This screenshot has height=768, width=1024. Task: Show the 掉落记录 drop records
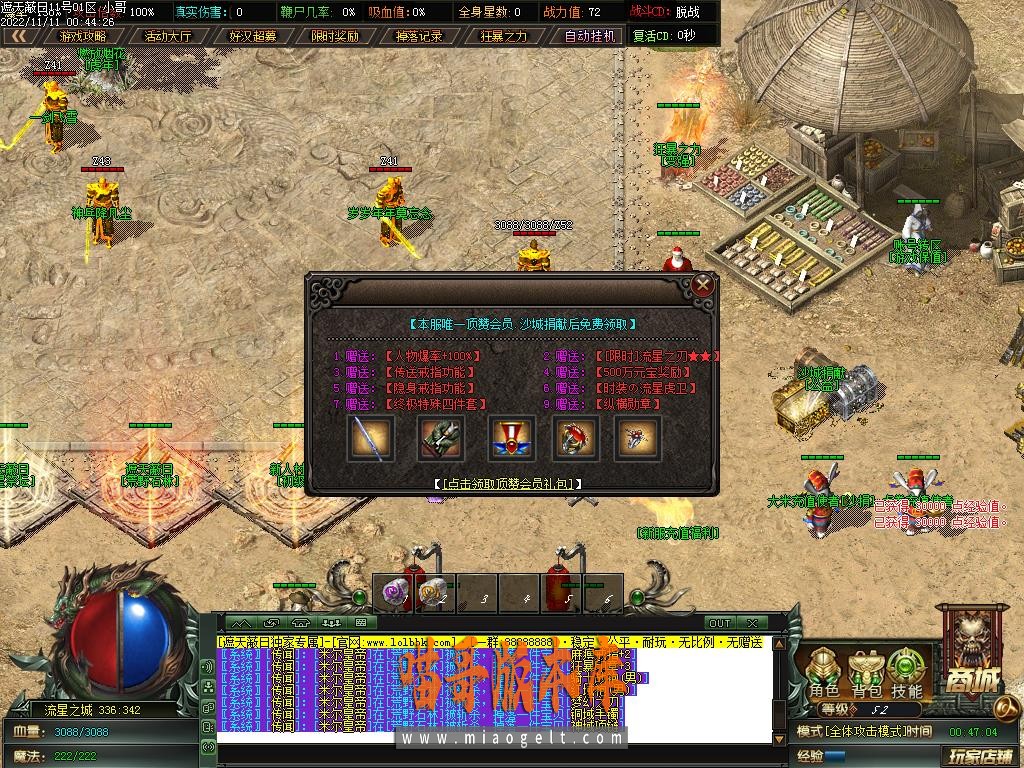[419, 36]
